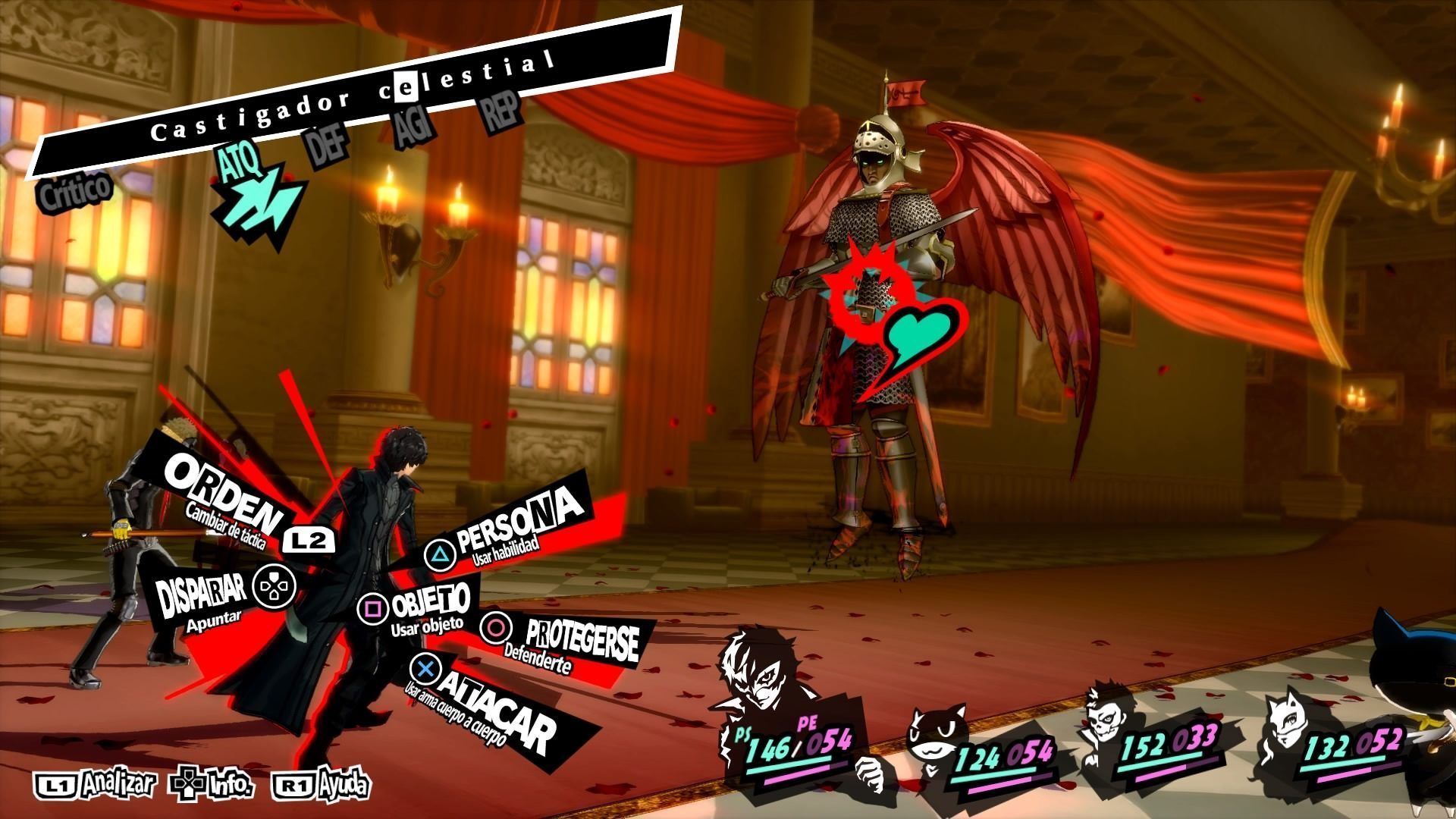1456x819 pixels.
Task: Select the Disparar gun command
Action: (x=203, y=596)
